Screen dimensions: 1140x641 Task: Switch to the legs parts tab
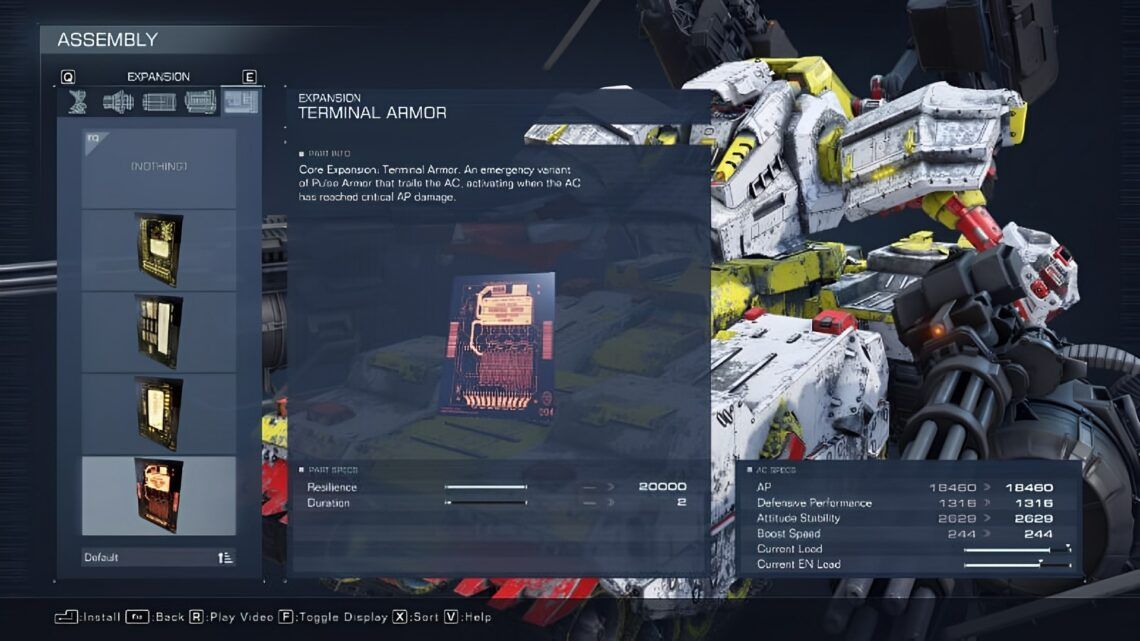[x=77, y=101]
